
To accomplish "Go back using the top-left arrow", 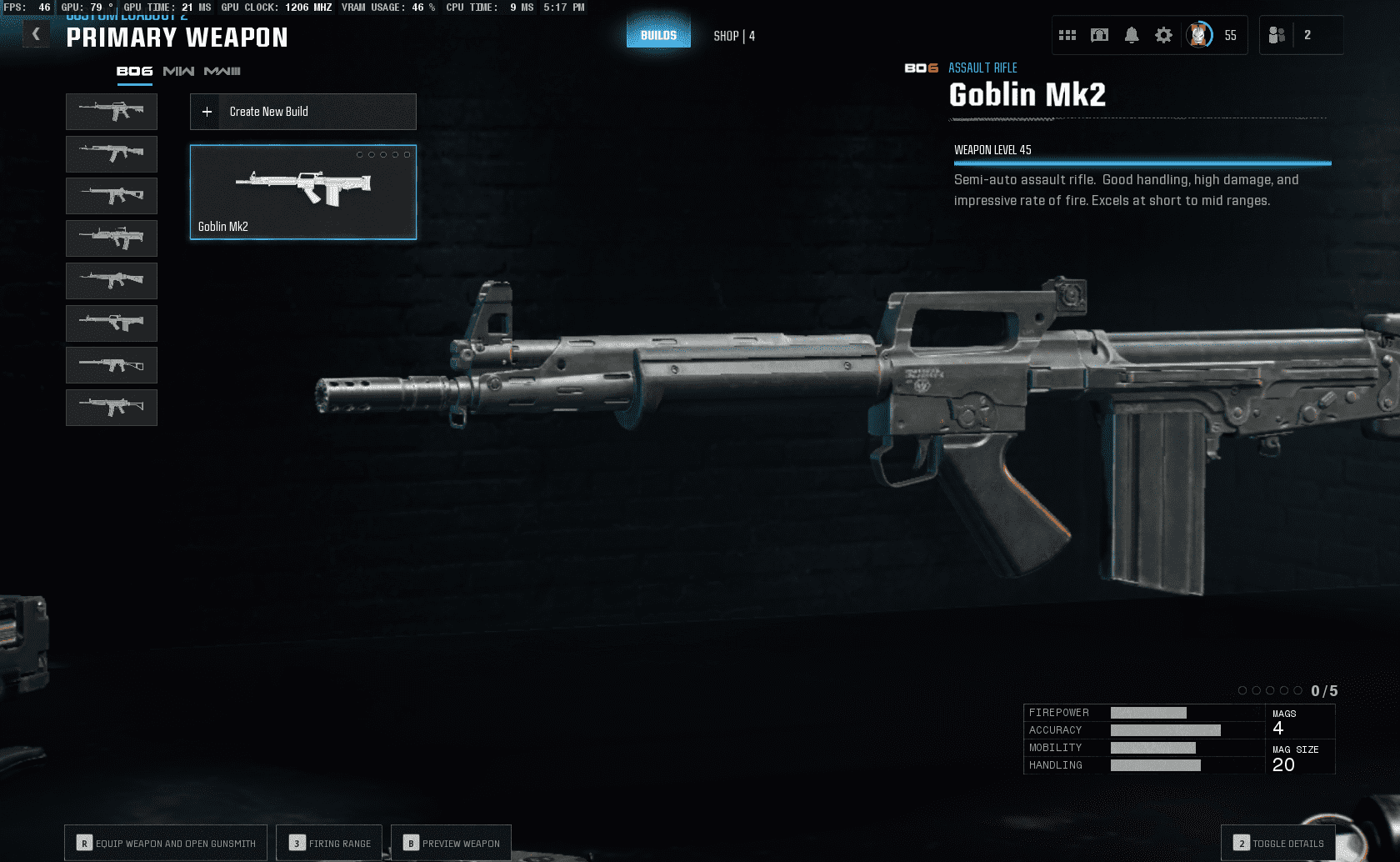I will pyautogui.click(x=36, y=34).
